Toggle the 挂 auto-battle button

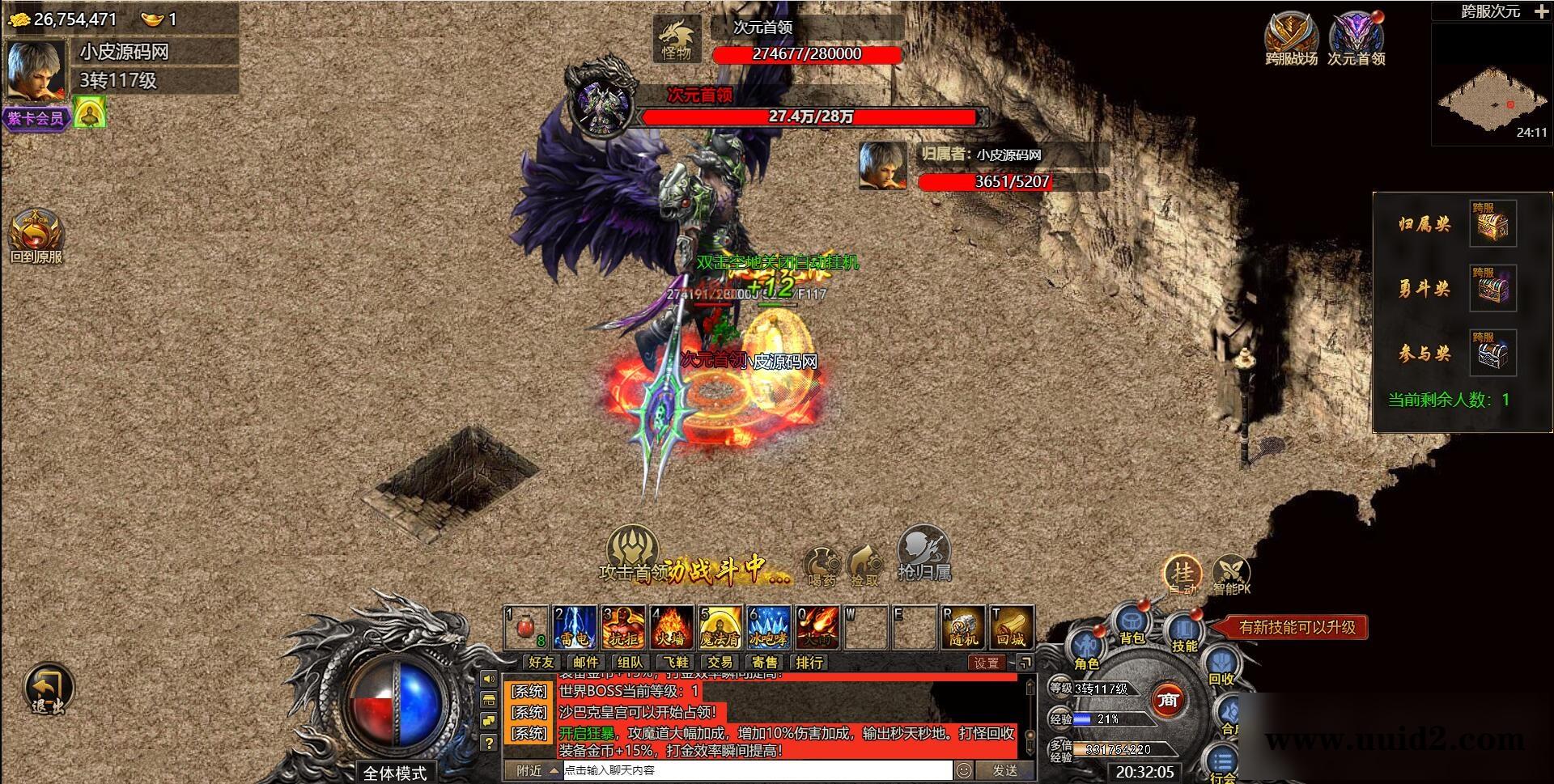1182,574
